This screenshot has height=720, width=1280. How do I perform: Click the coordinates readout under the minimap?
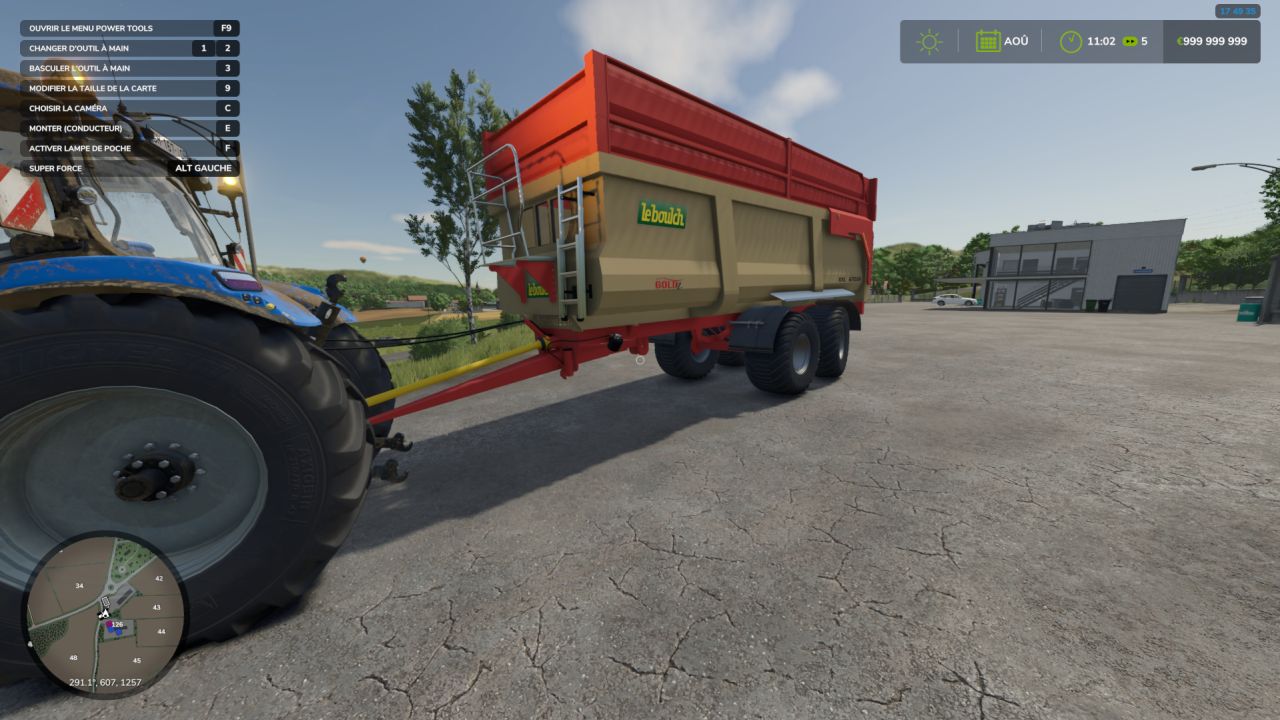(x=107, y=684)
